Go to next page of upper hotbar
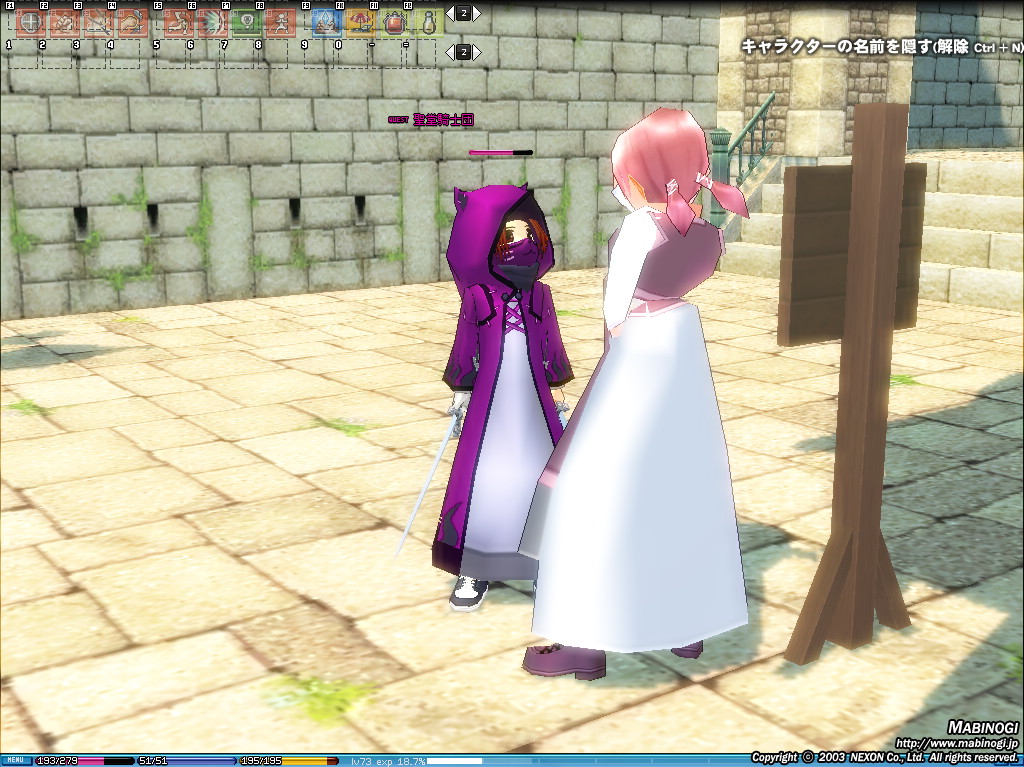 tap(477, 13)
